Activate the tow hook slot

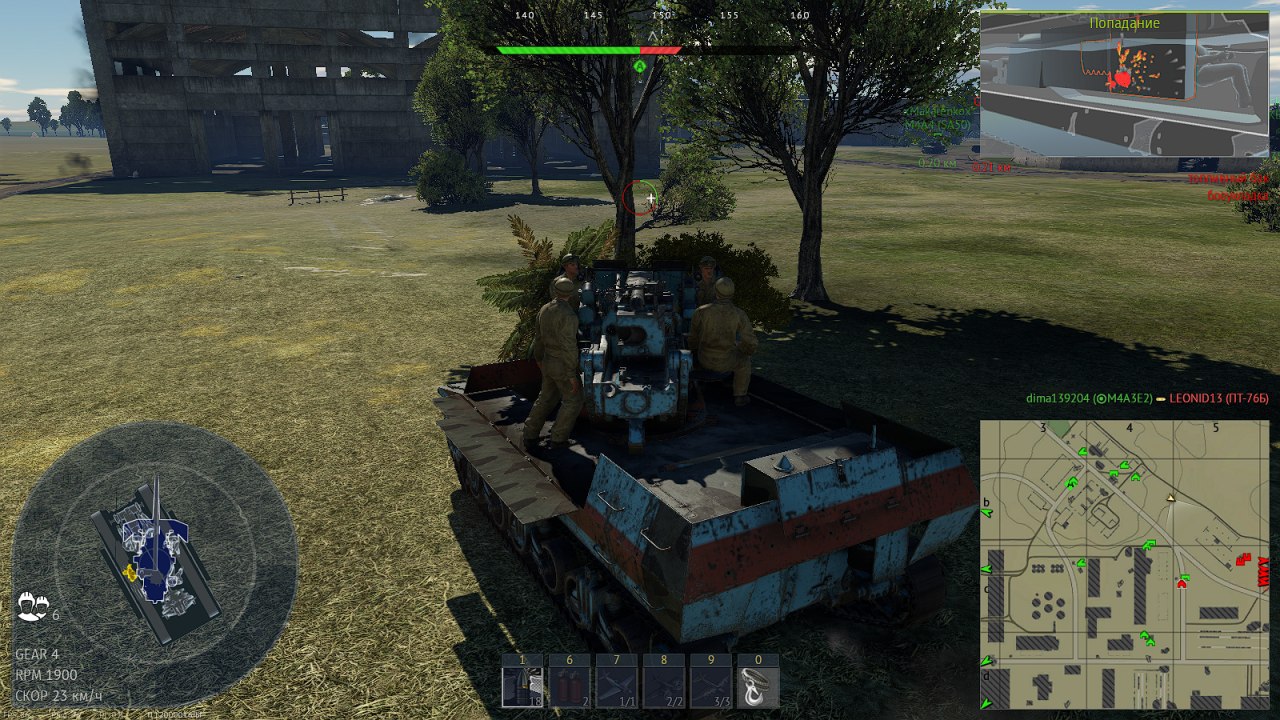[x=757, y=687]
